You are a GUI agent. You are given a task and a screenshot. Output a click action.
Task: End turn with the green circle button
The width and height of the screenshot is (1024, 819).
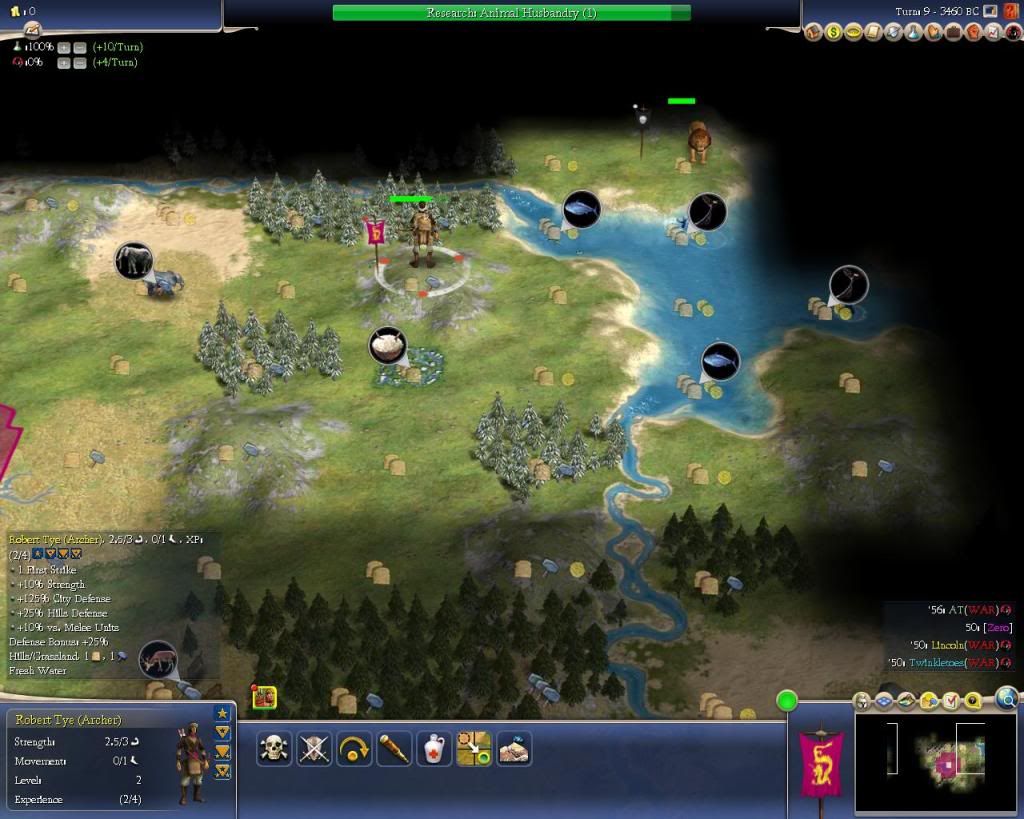(x=788, y=701)
